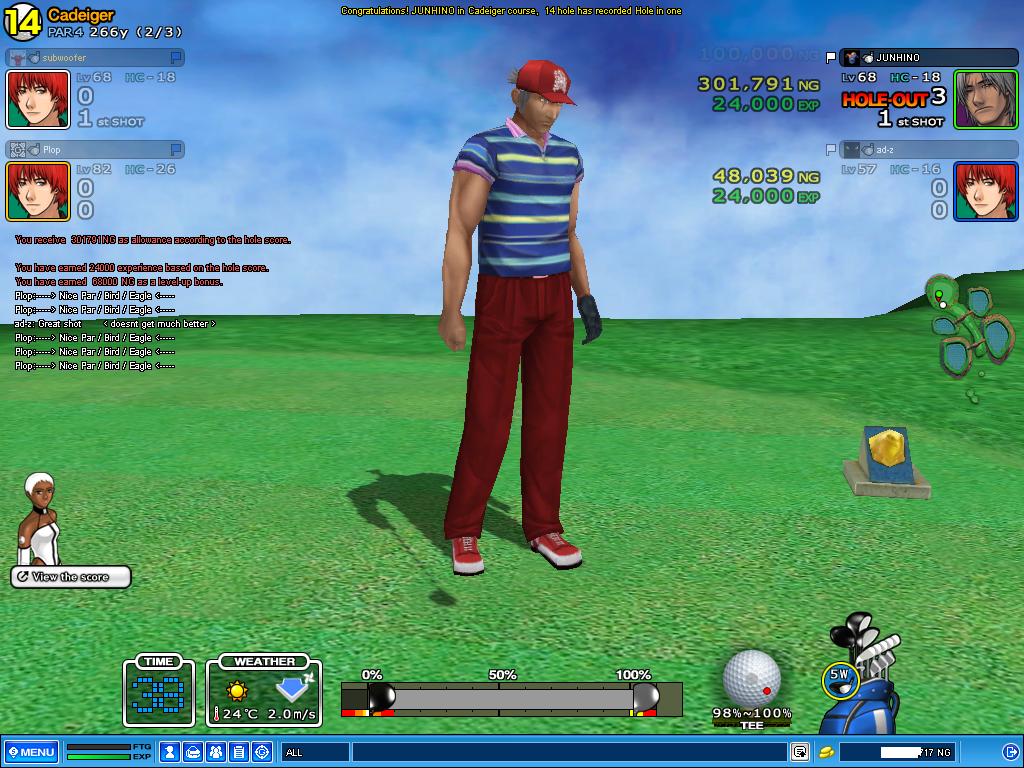This screenshot has height=768, width=1024.
Task: Select subwoofer's player portrait
Action: click(x=38, y=99)
